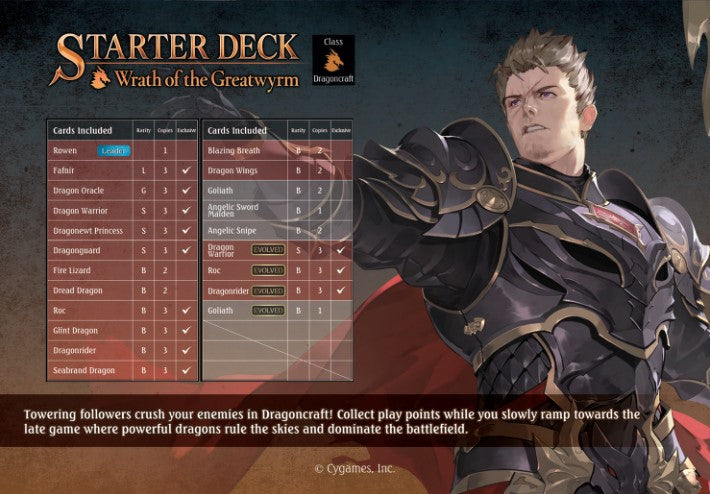Screen dimensions: 710x494
Task: Choose Fafnir in the card list
Action: [122, 170]
